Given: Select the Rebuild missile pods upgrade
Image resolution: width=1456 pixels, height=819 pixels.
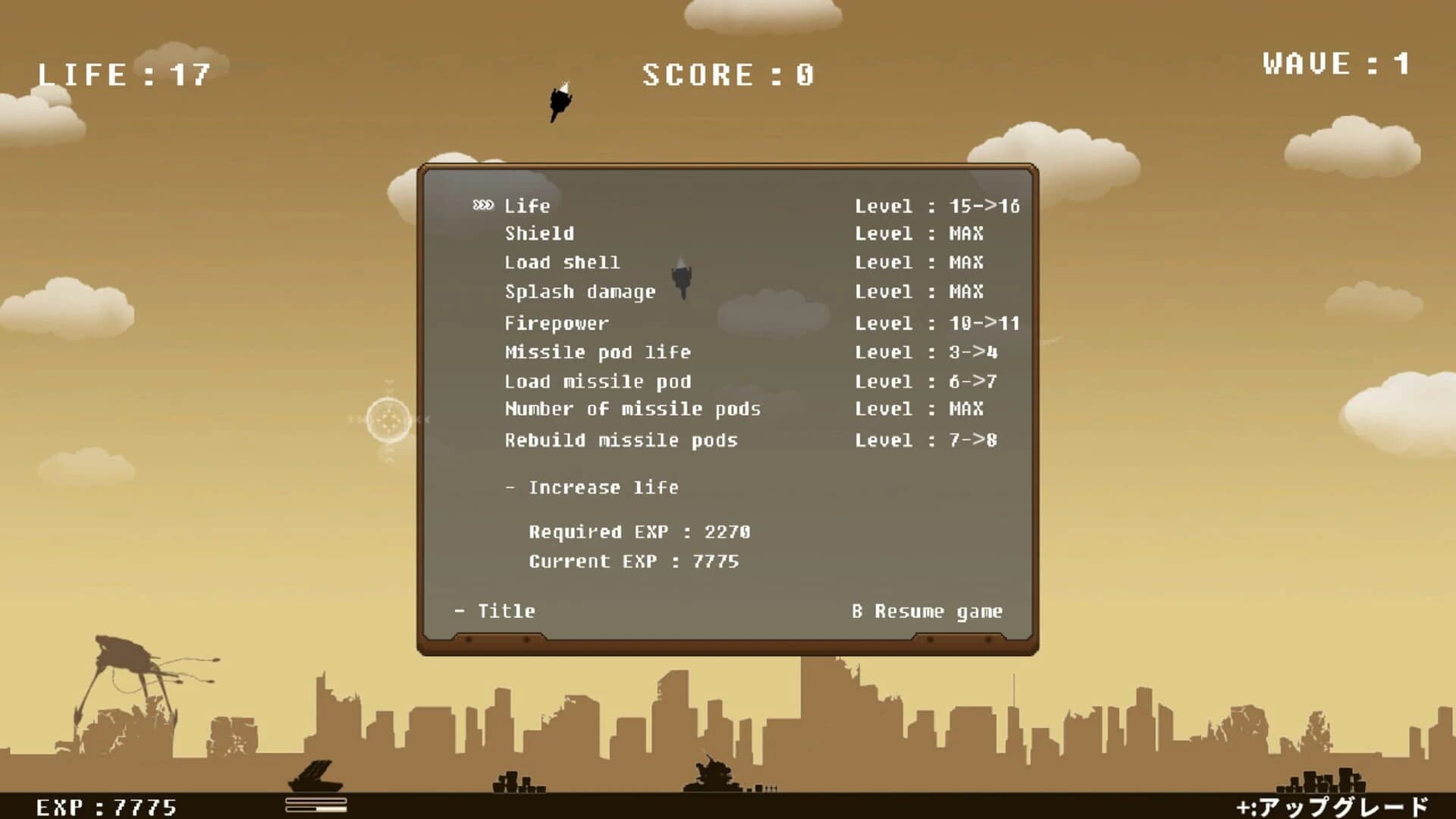Looking at the screenshot, I should tap(622, 440).
